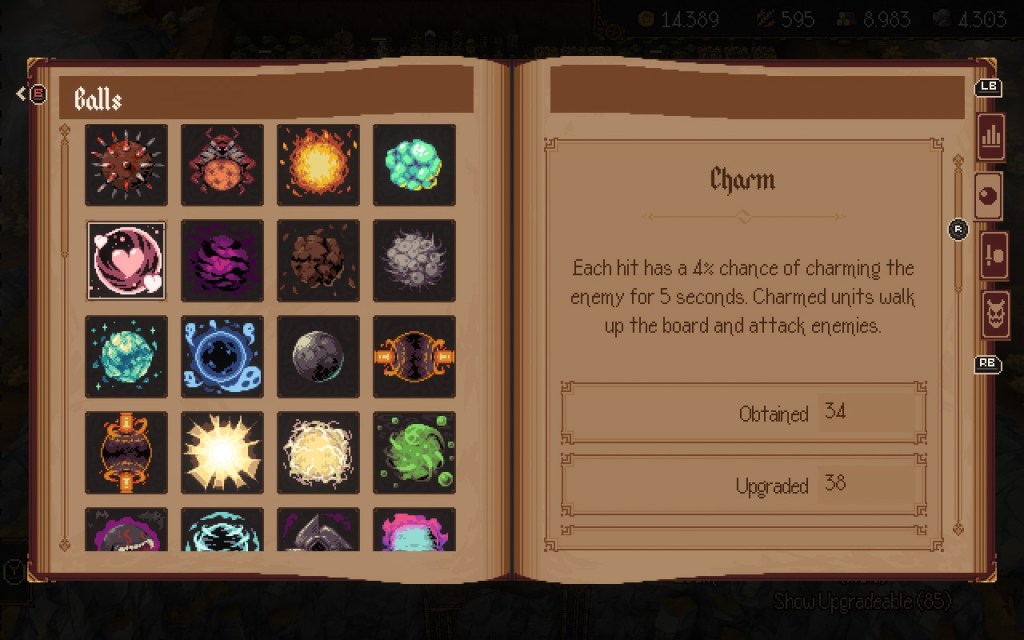Select the pink hearts Charm ball

pyautogui.click(x=126, y=261)
